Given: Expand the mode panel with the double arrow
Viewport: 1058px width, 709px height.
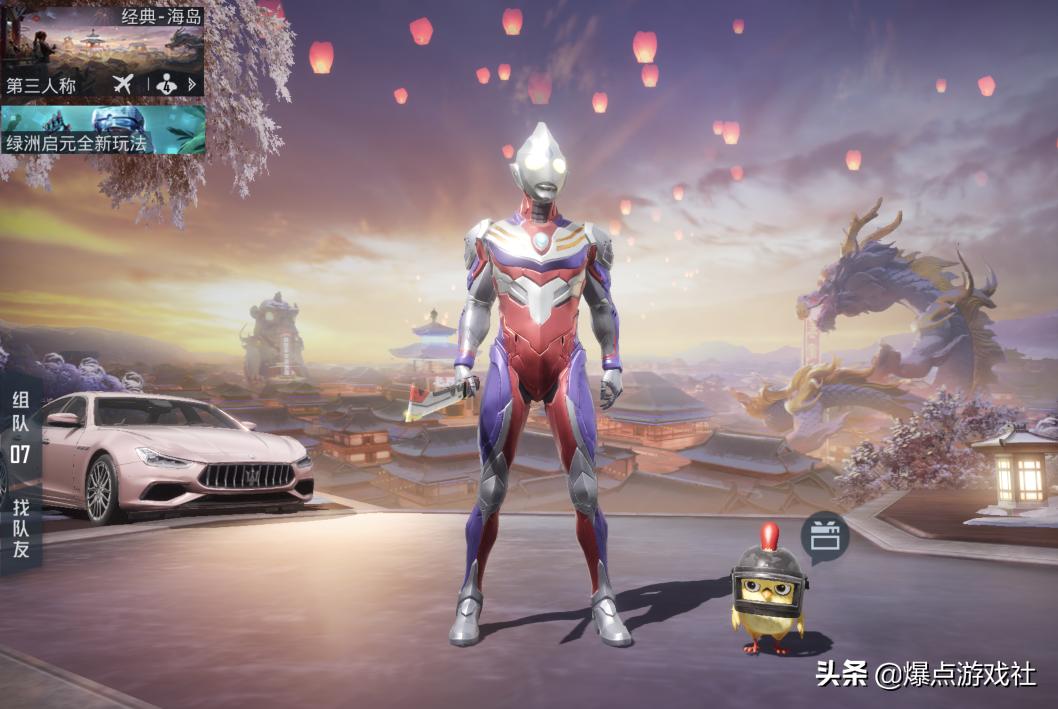Looking at the screenshot, I should click(x=192, y=84).
